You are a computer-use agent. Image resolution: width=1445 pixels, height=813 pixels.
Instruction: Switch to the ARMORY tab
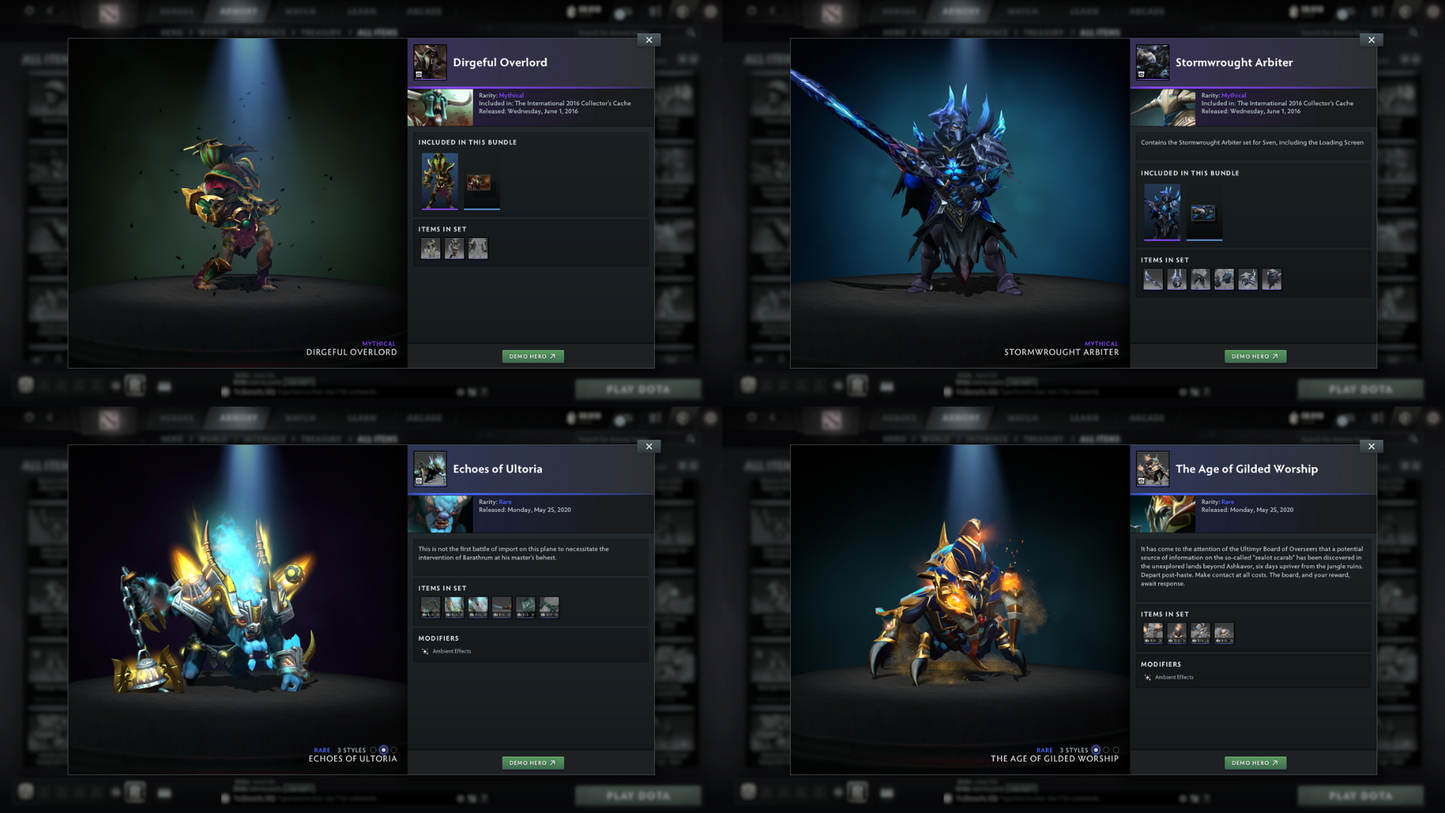point(240,10)
